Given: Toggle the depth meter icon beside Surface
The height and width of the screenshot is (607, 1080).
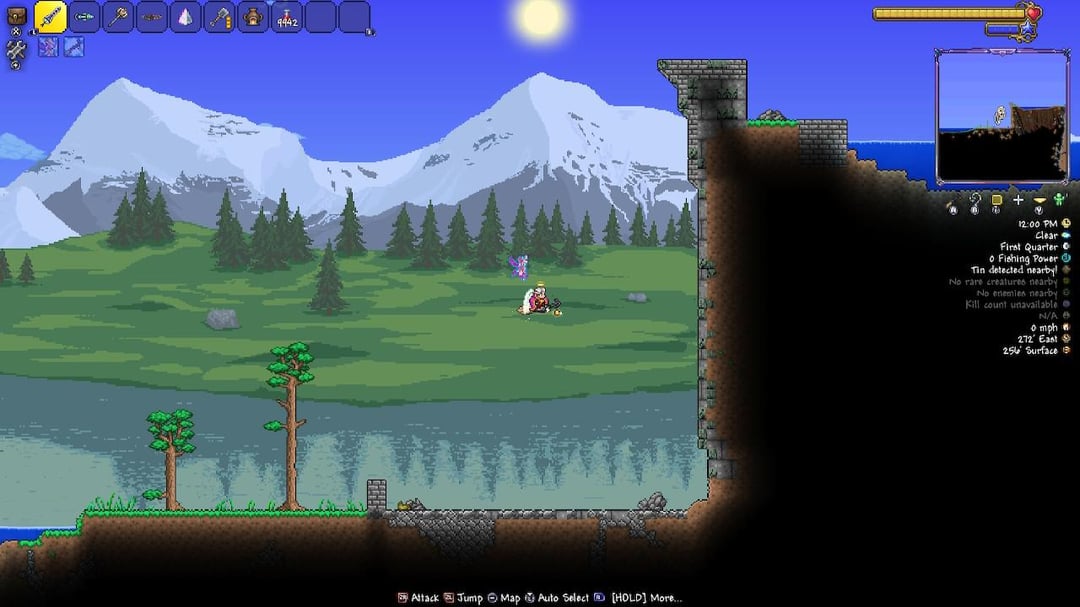Looking at the screenshot, I should pos(1066,351).
